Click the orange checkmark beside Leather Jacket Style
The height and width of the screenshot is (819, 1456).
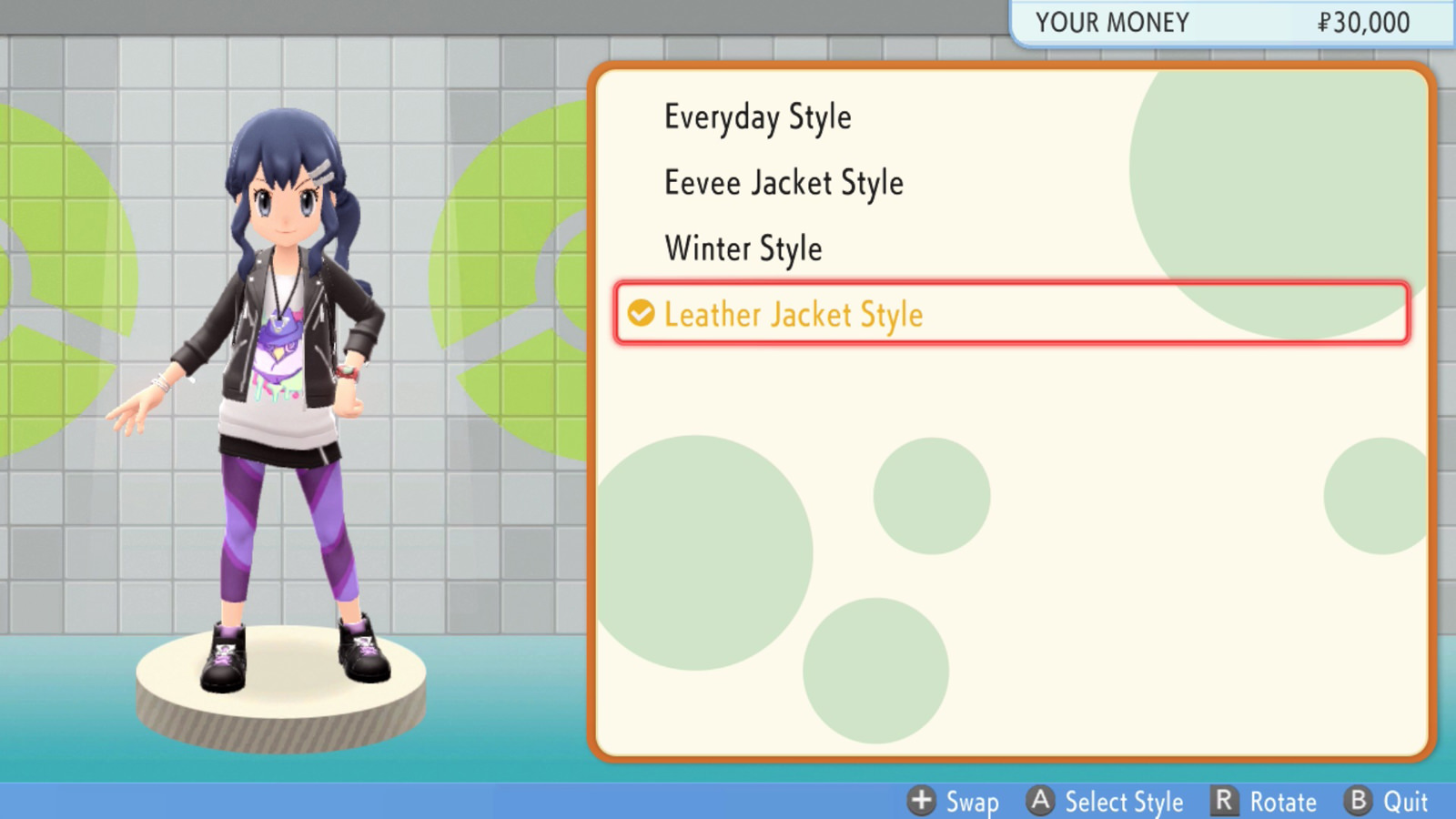tap(642, 314)
